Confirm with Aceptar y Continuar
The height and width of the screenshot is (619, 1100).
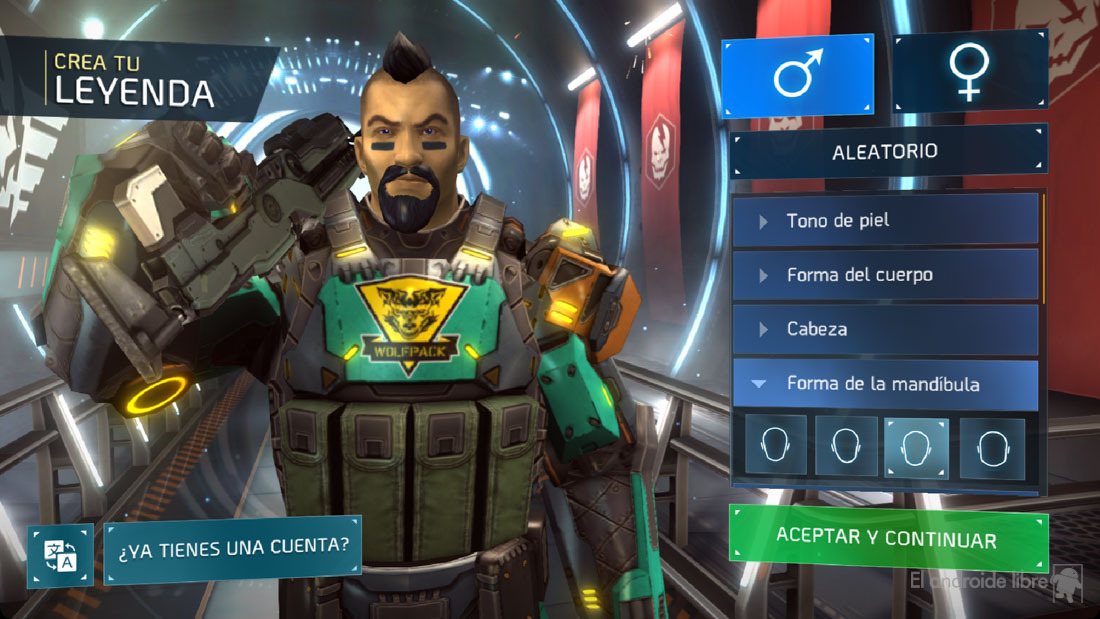(x=887, y=540)
